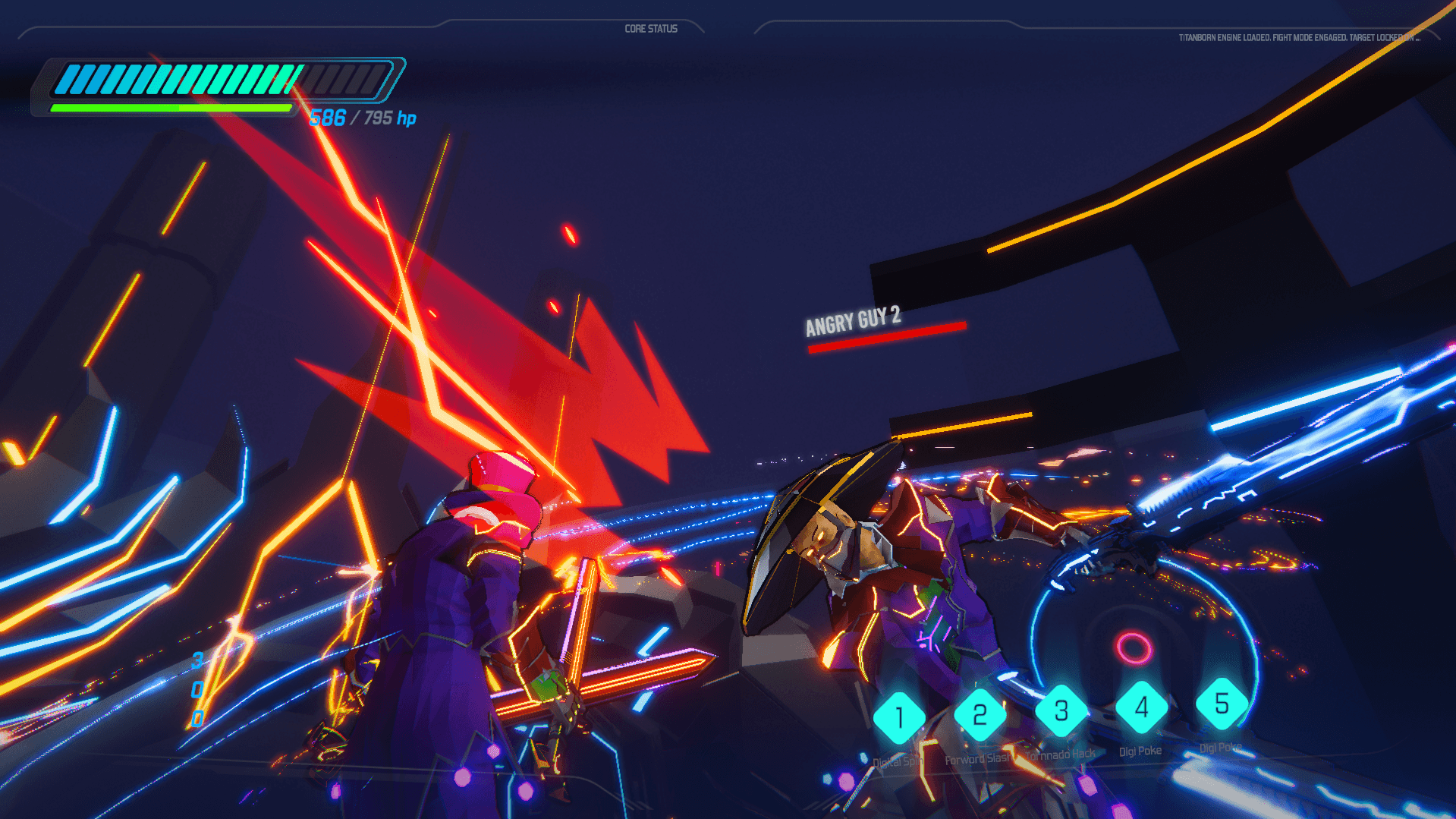
Task: Use the Tornado Hack ability
Action: pyautogui.click(x=1061, y=710)
